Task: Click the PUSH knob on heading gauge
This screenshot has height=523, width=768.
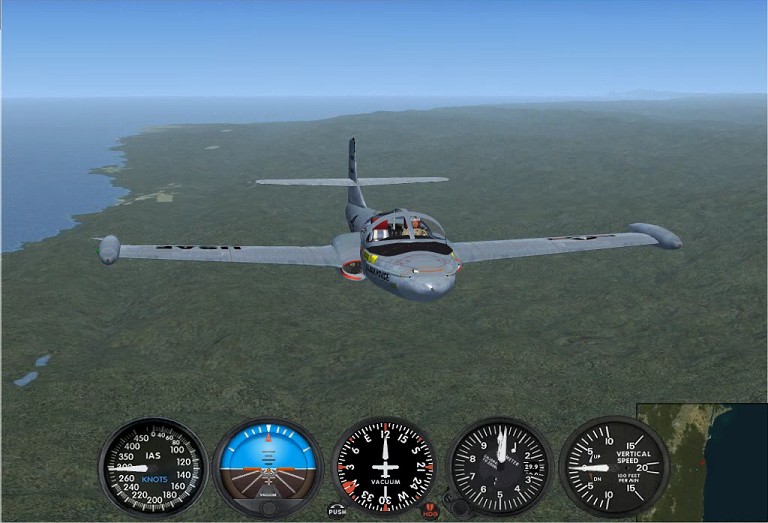Action: (x=337, y=509)
